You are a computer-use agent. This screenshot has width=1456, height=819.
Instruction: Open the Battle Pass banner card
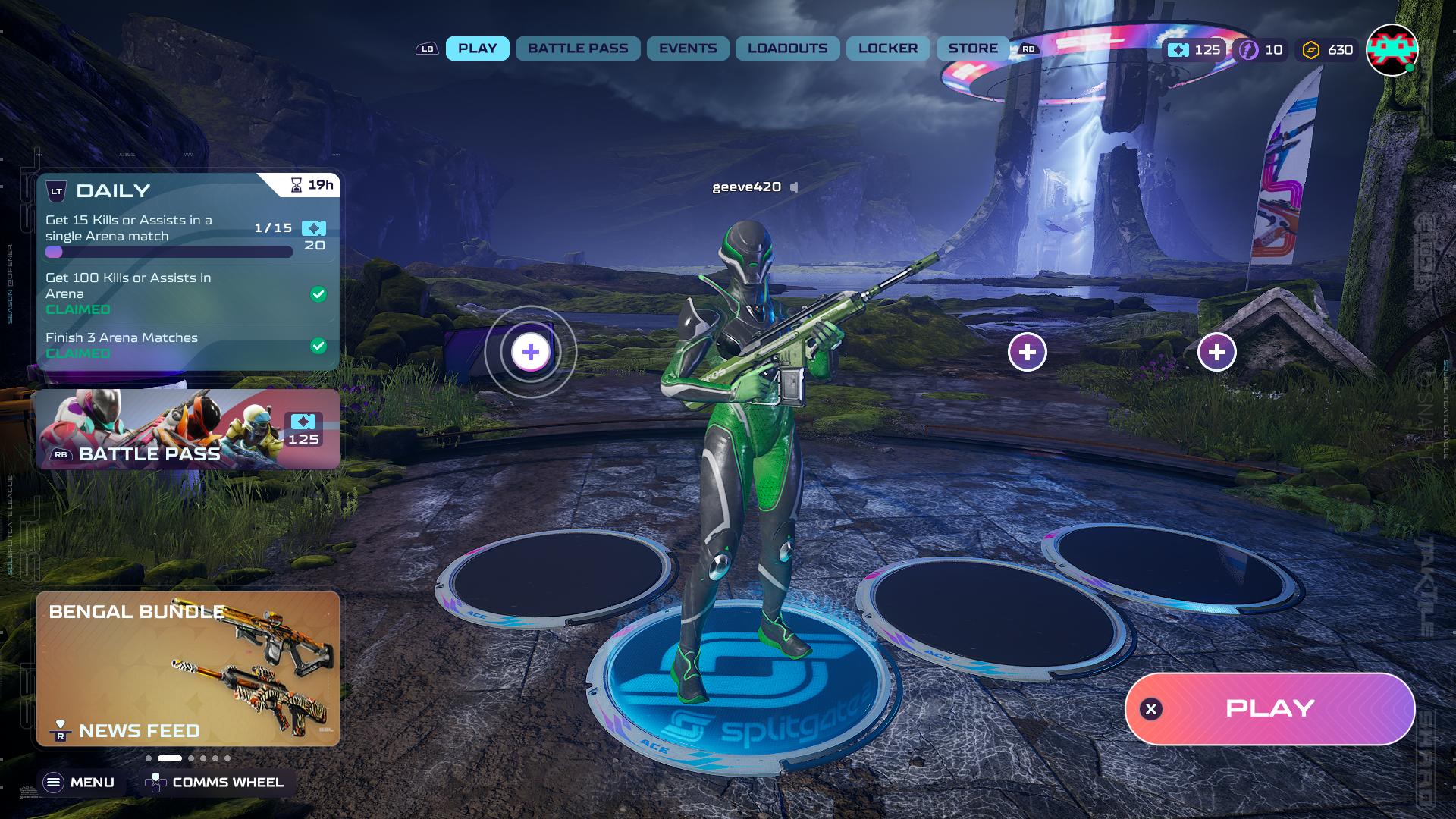tap(187, 430)
